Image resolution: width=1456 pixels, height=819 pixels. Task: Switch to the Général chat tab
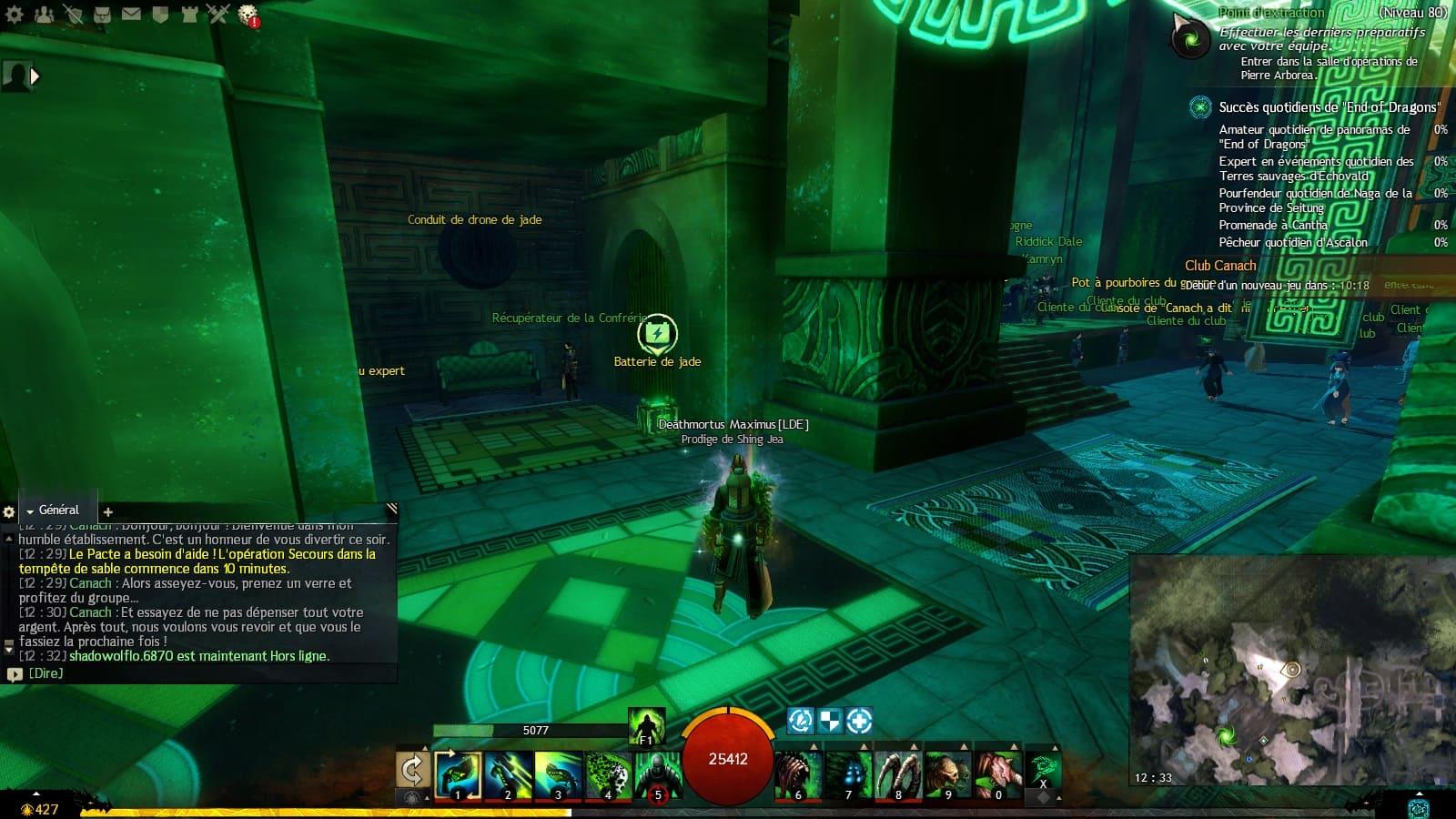pyautogui.click(x=58, y=511)
